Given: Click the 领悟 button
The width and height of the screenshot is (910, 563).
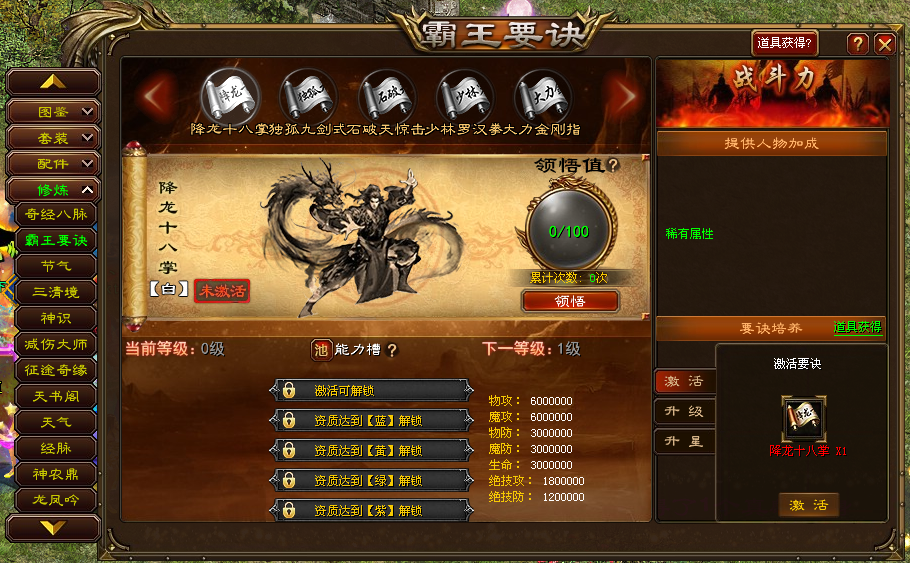Looking at the screenshot, I should click(570, 301).
